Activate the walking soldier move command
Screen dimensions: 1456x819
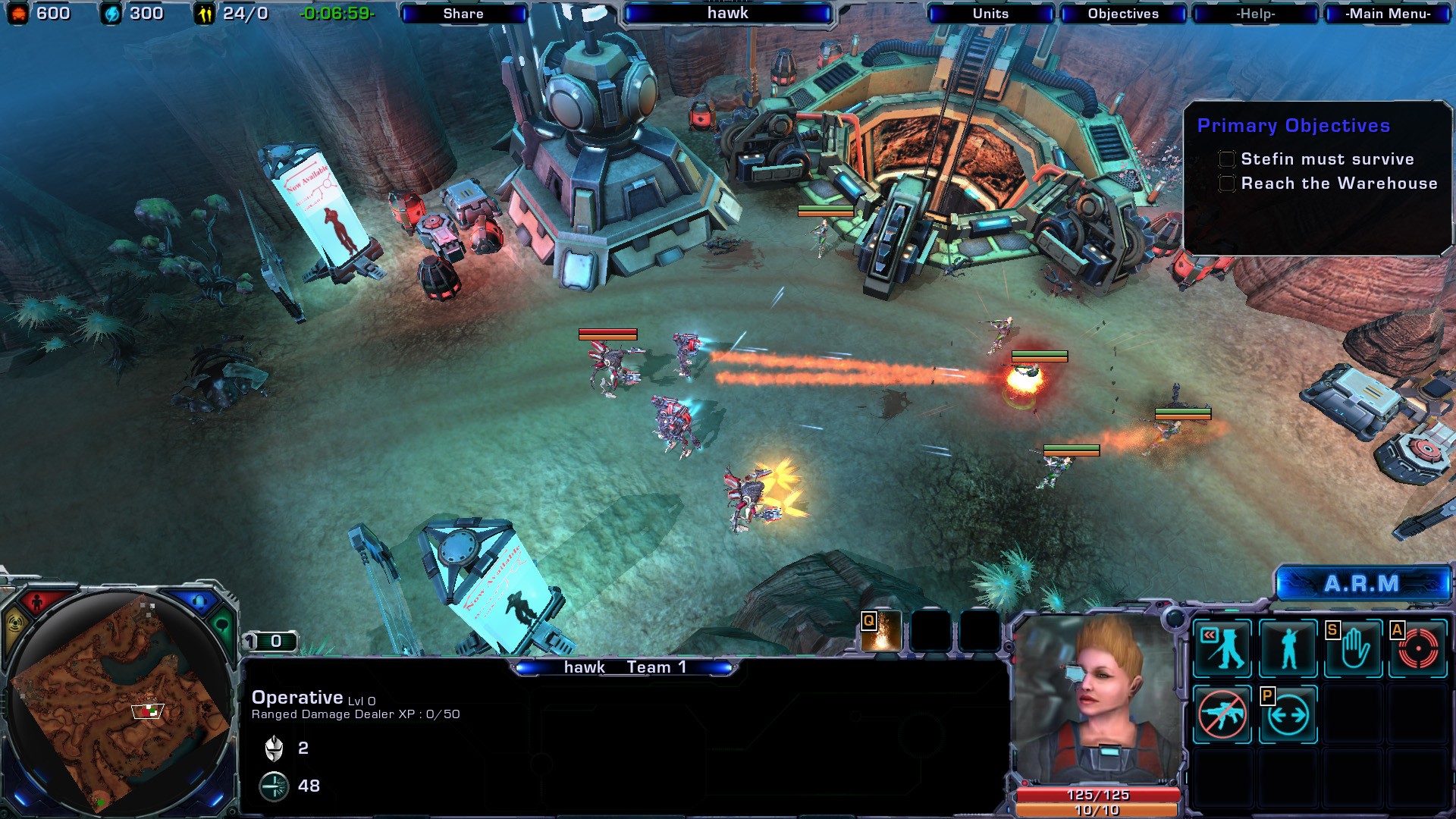pyautogui.click(x=1222, y=648)
